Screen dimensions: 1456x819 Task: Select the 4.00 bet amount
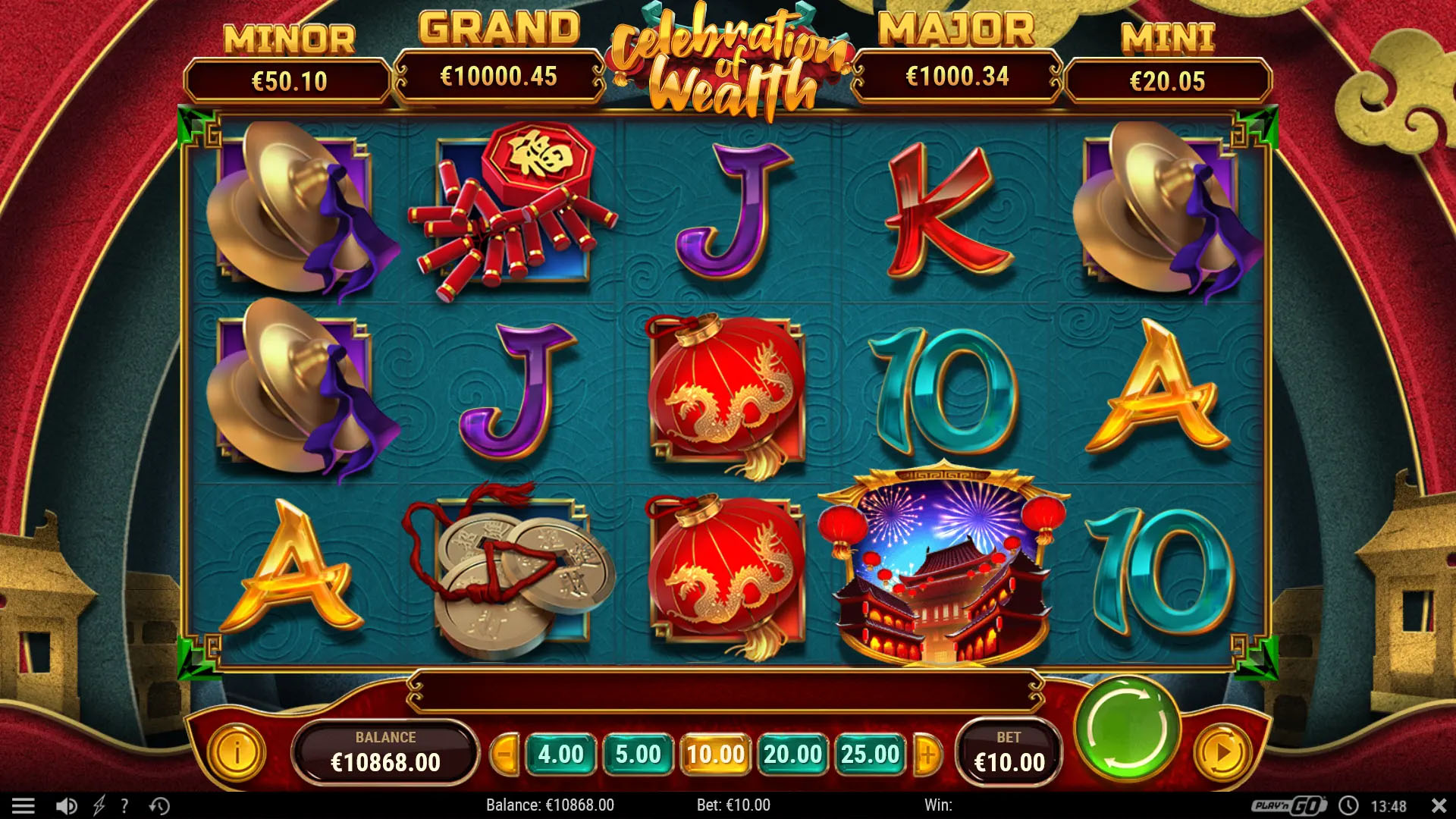tap(560, 755)
